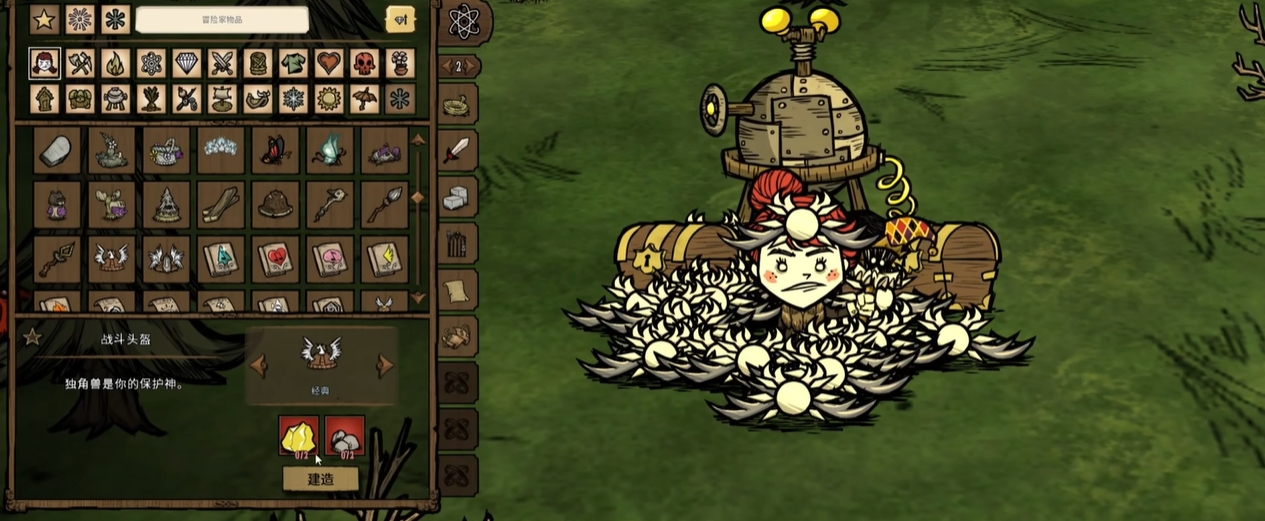Select the sun summer filter
1265x521 pixels.
(329, 99)
